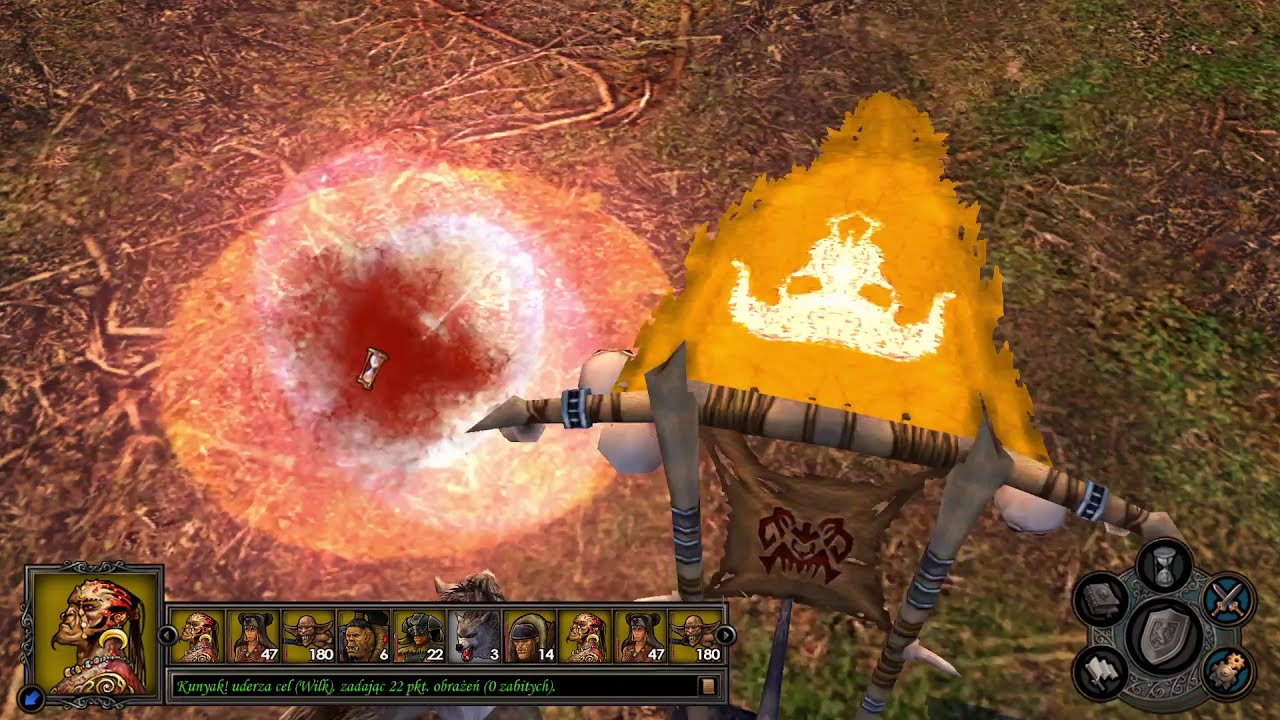Viewport: 1280px width, 720px height.
Task: Choose the shield defend action
Action: tap(1164, 634)
